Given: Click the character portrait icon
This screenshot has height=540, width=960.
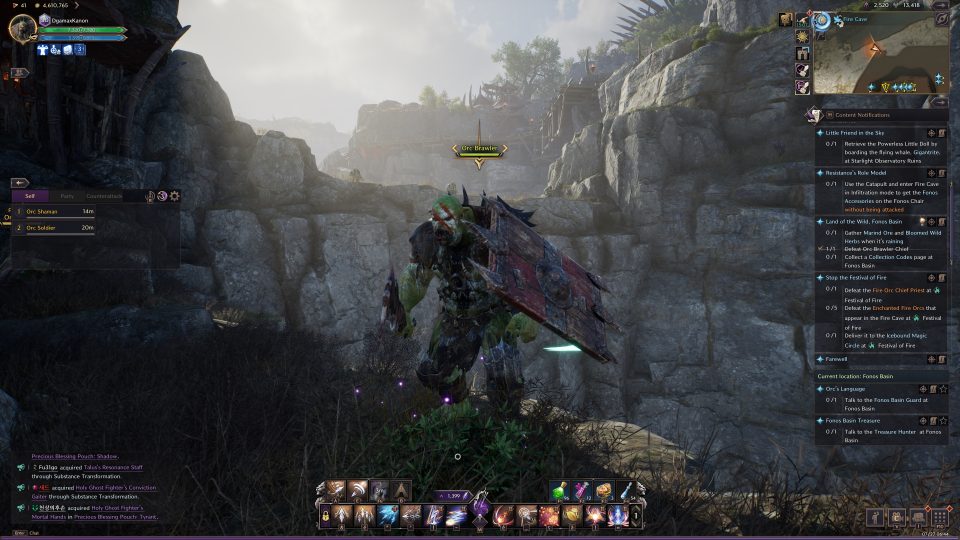Looking at the screenshot, I should pos(21,28).
